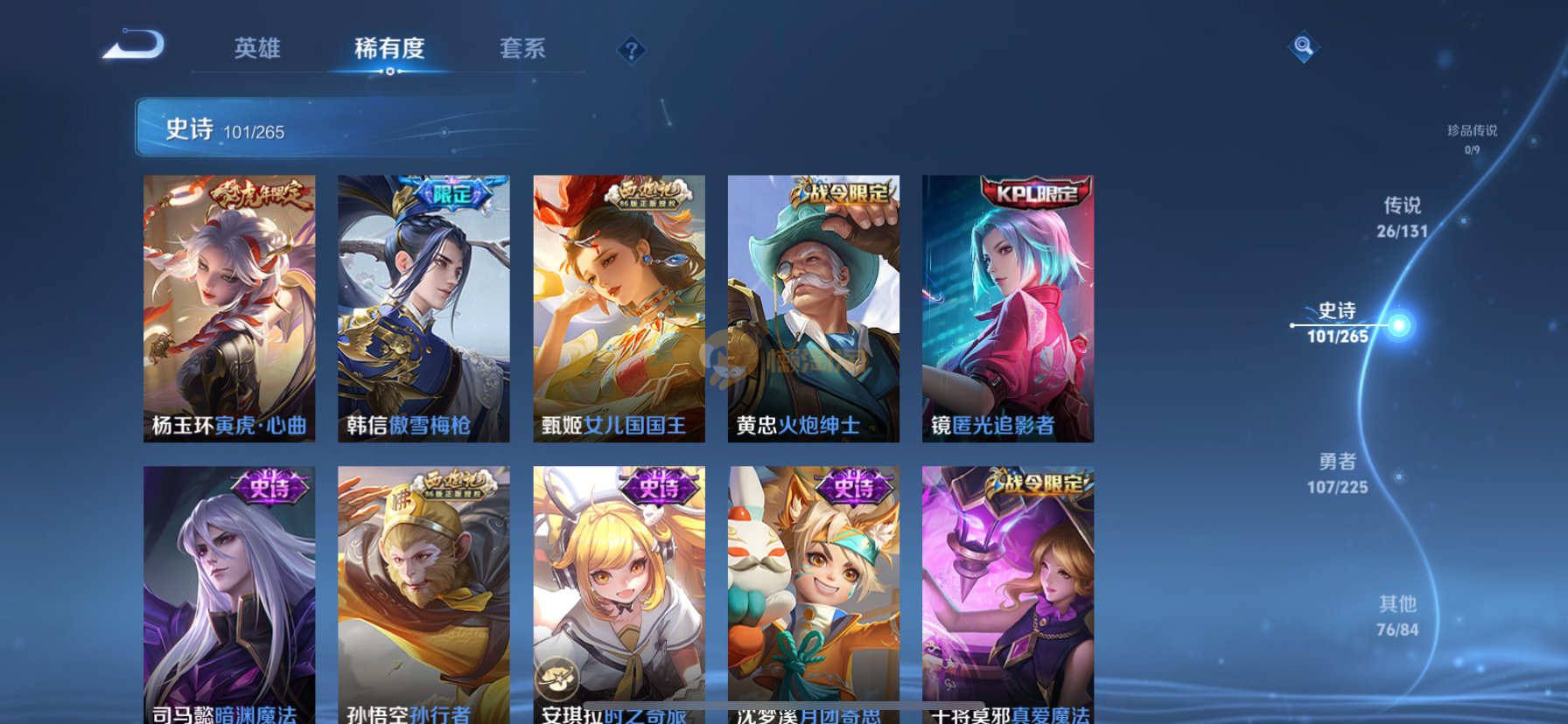Select 杨玉环 寅虎·心曲 skin card
Image resolution: width=1568 pixels, height=724 pixels.
pos(229,308)
